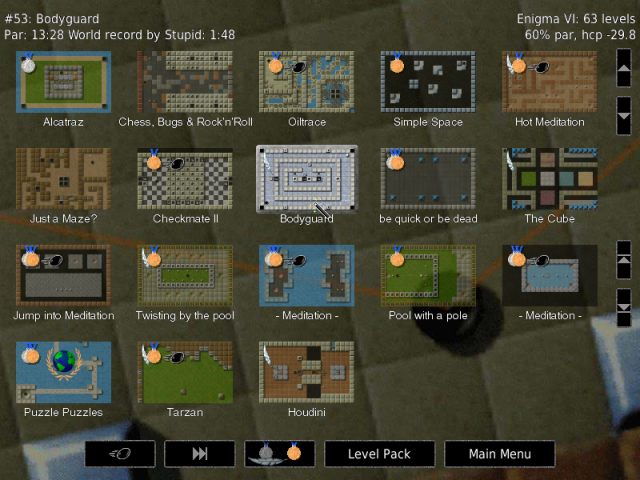Toggle the silver and gold medal button

click(x=279, y=454)
